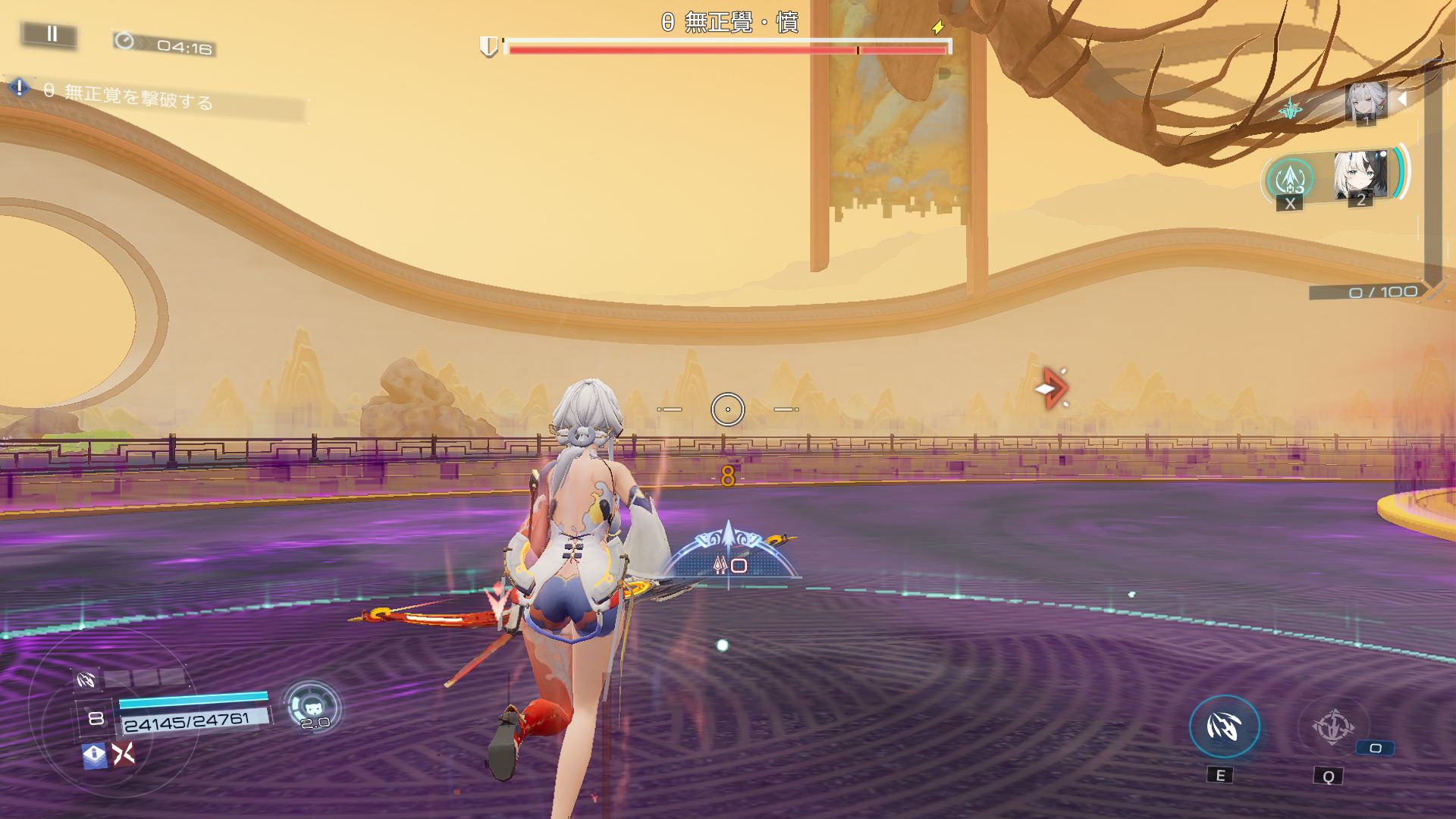Pause the battle with the pause button
Image resolution: width=1456 pixels, height=819 pixels.
(x=51, y=34)
